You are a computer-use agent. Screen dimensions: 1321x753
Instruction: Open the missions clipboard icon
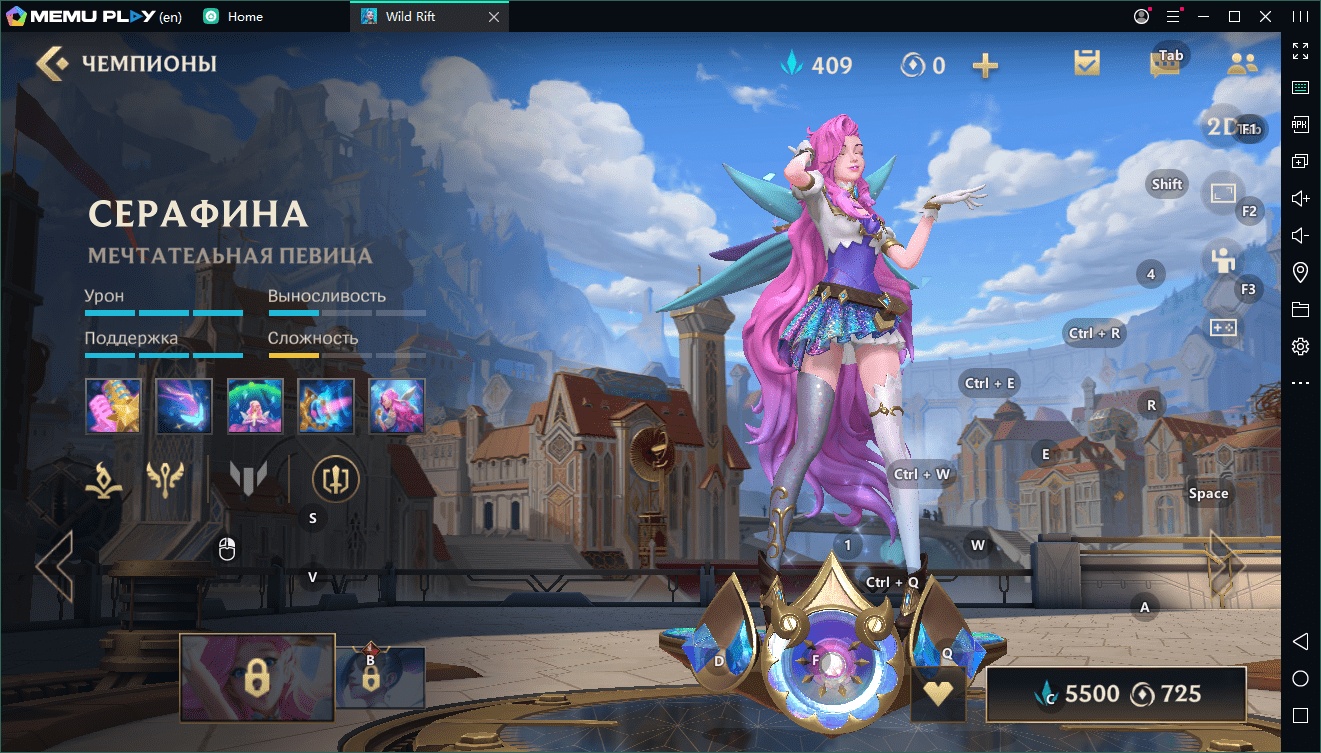click(x=1086, y=64)
